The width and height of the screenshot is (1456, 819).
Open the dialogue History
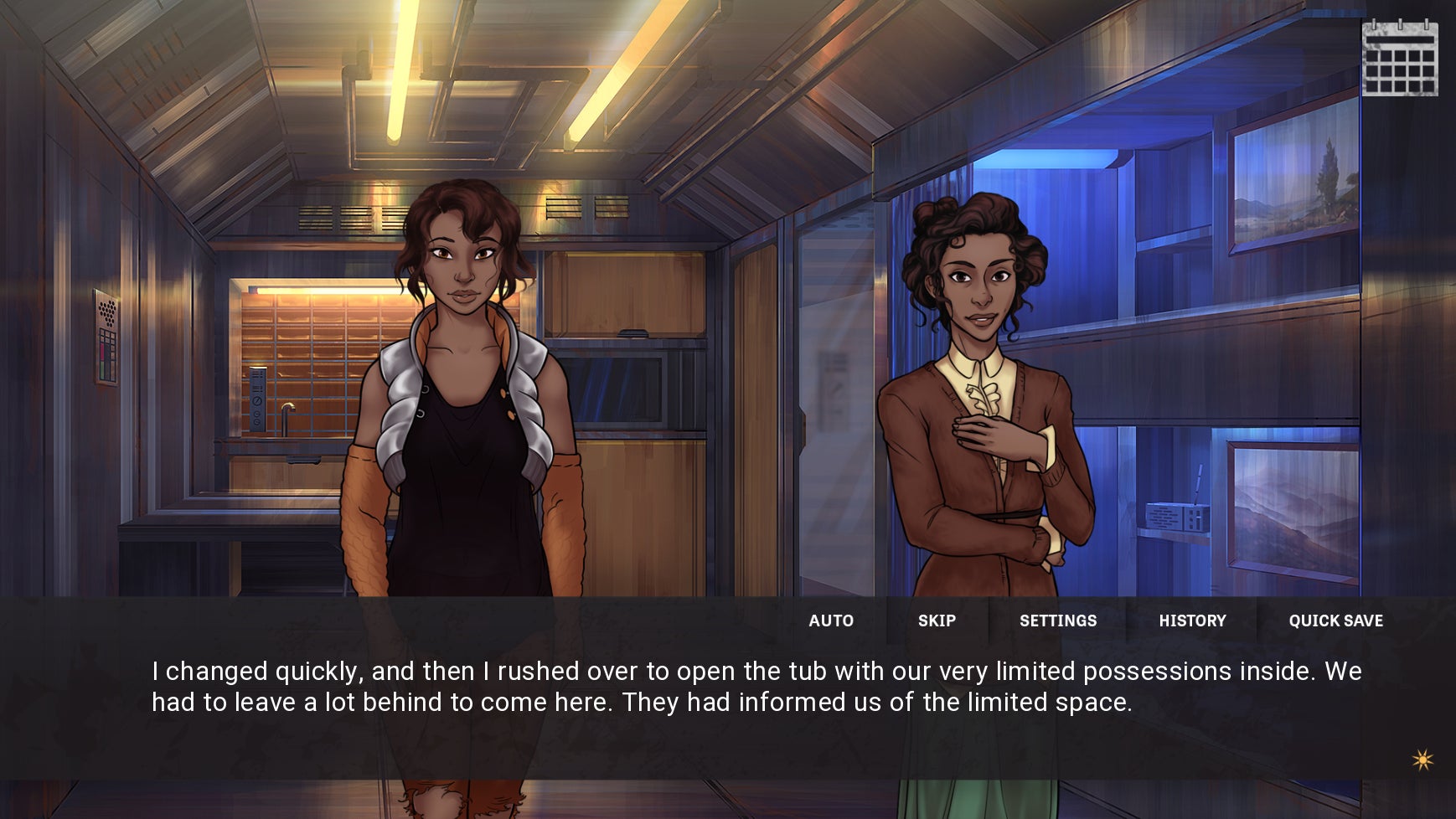[x=1192, y=621]
